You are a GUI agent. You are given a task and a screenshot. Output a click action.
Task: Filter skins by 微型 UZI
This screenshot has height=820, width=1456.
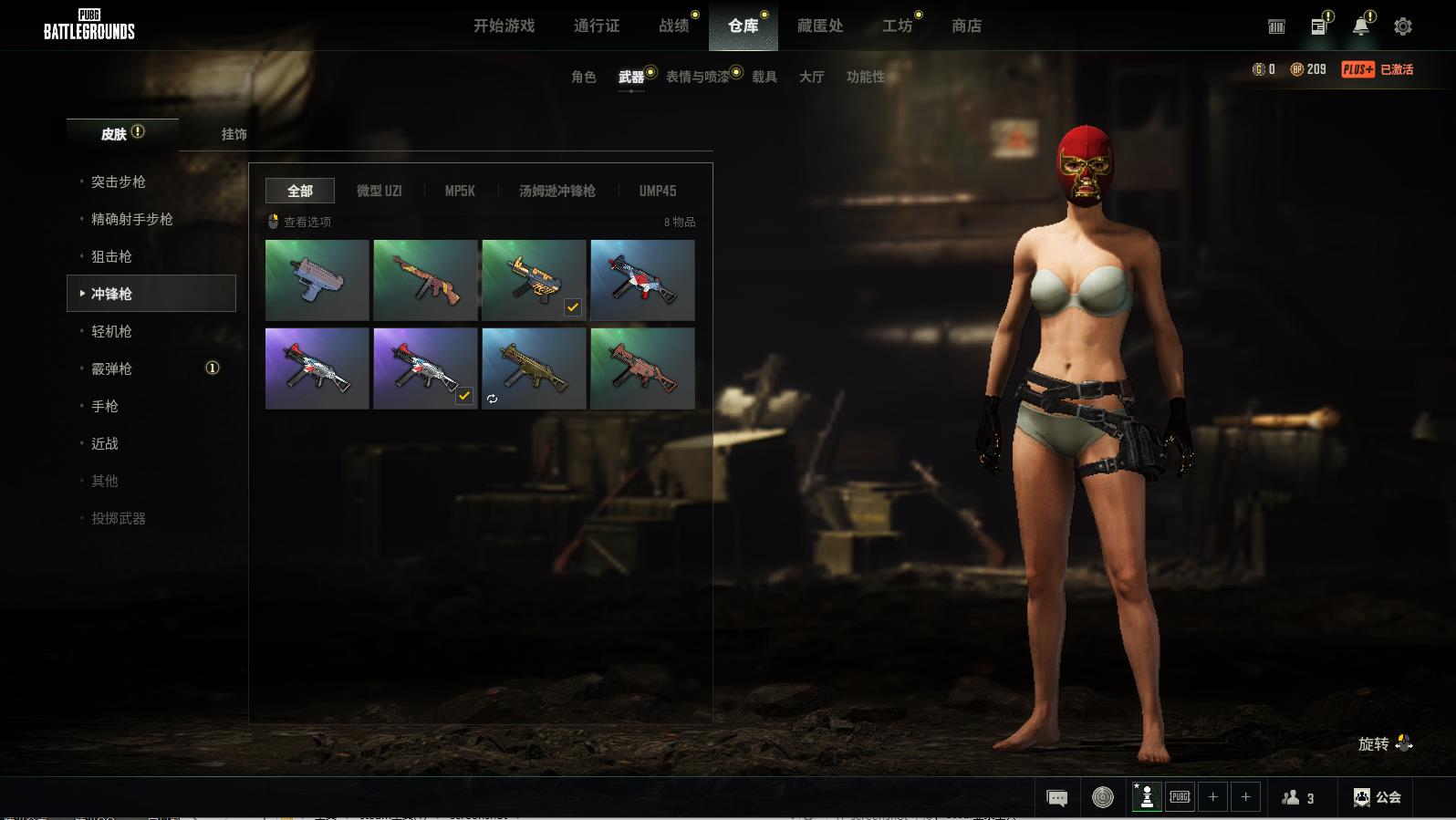tap(379, 191)
